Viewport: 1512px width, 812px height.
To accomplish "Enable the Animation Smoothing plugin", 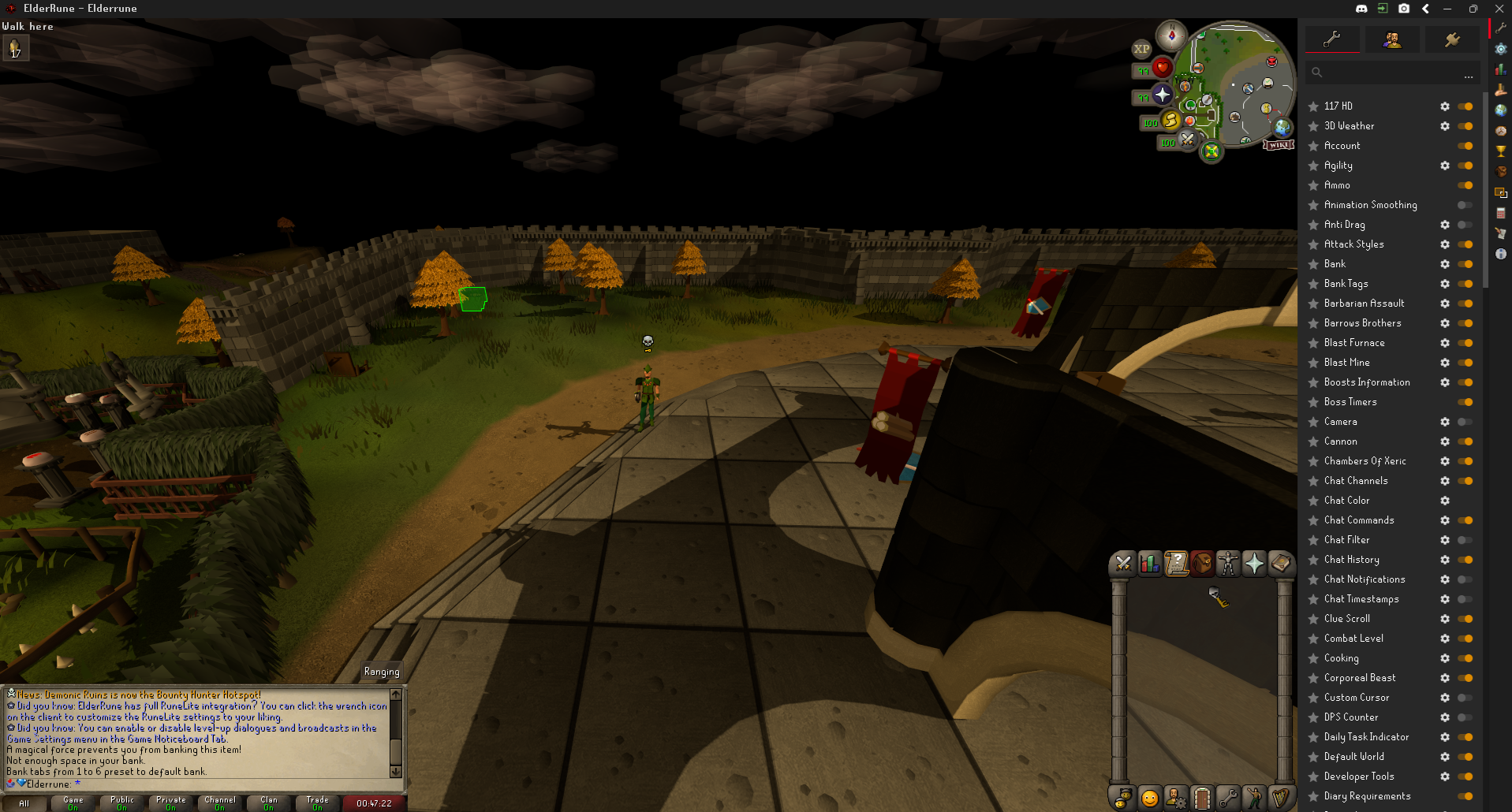I will coord(1465,205).
